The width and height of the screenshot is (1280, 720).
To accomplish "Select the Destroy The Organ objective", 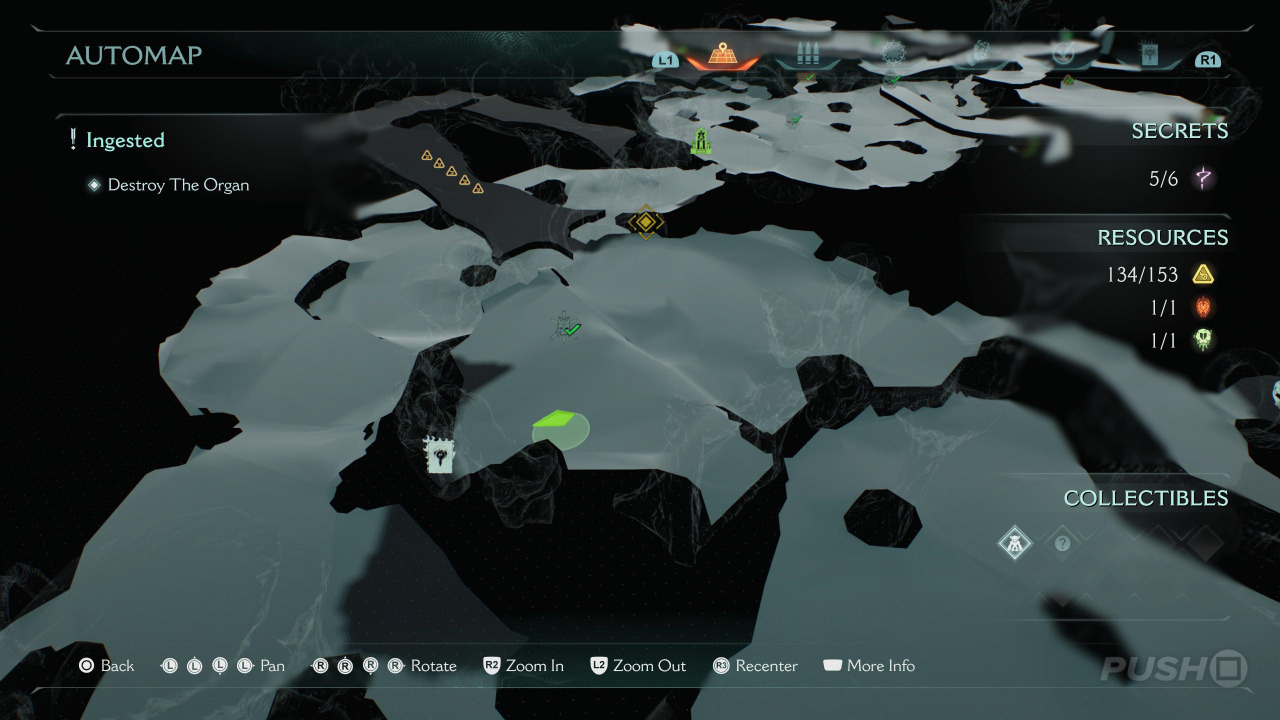I will (178, 185).
